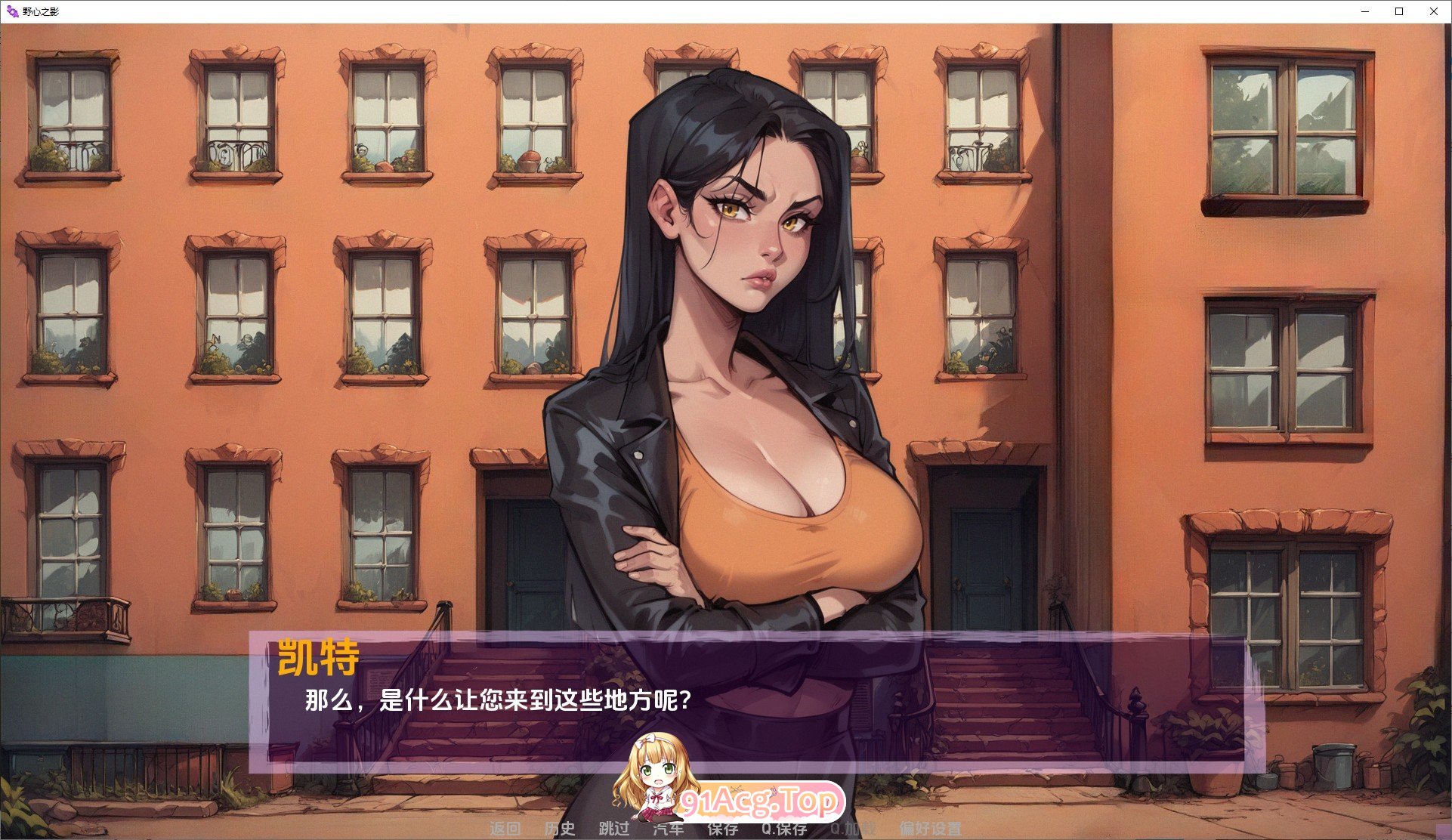1452x840 pixels.
Task: Click the 野心之影 title bar text
Action: [x=42, y=11]
